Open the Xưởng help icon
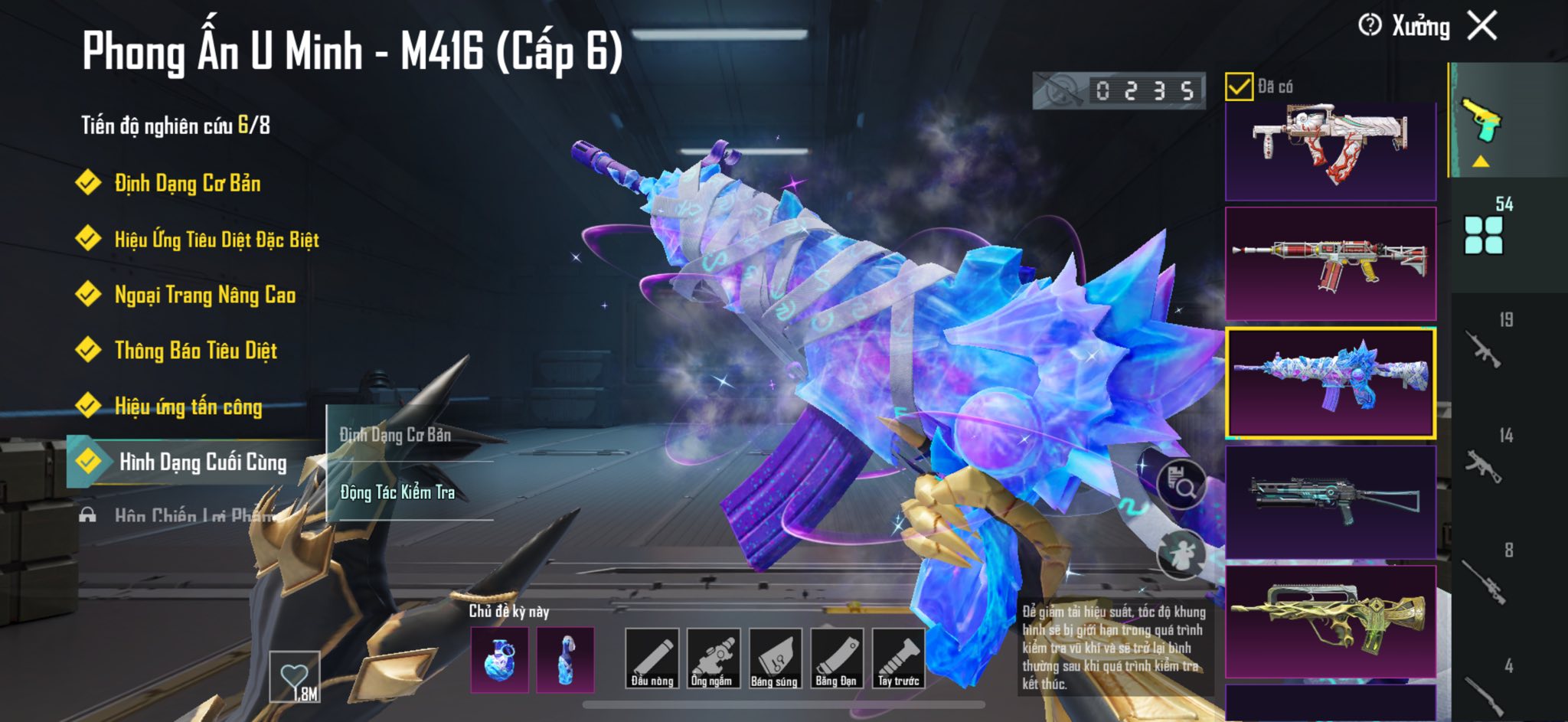 point(1370,25)
